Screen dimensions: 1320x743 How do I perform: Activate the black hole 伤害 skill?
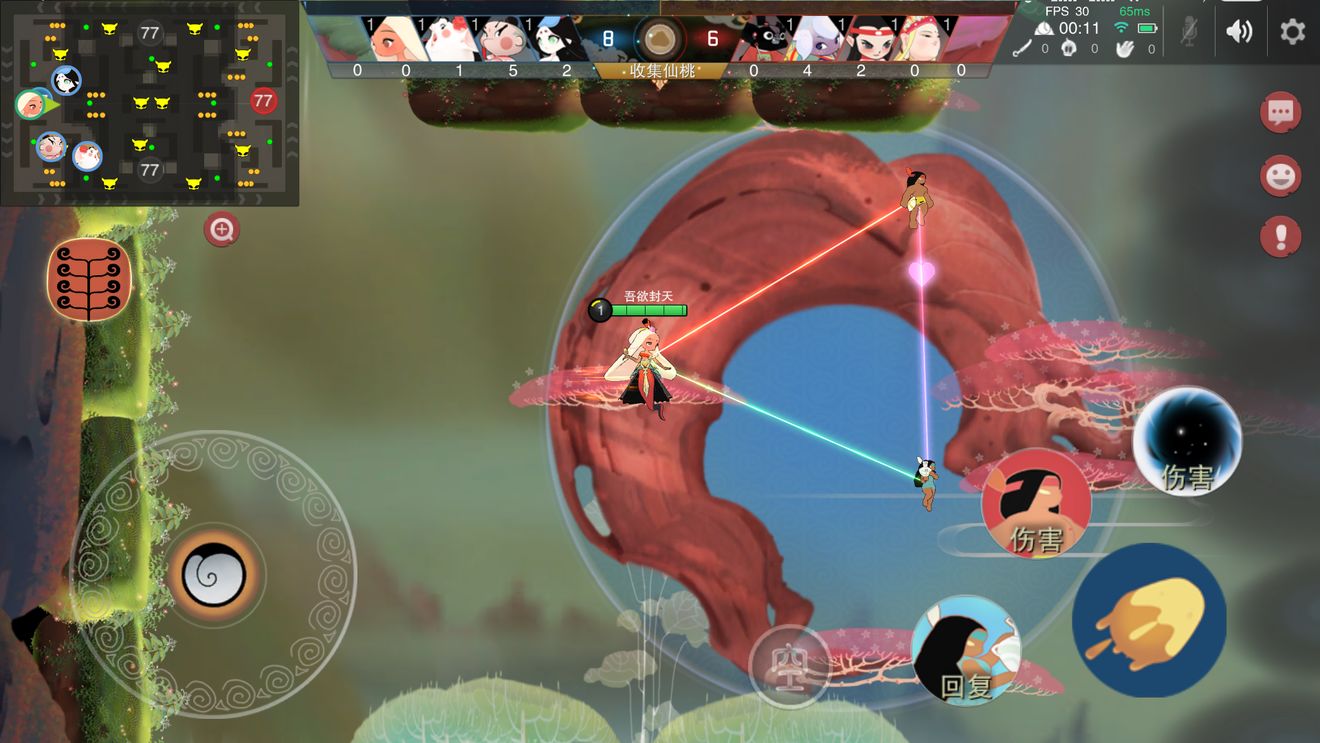(1187, 441)
